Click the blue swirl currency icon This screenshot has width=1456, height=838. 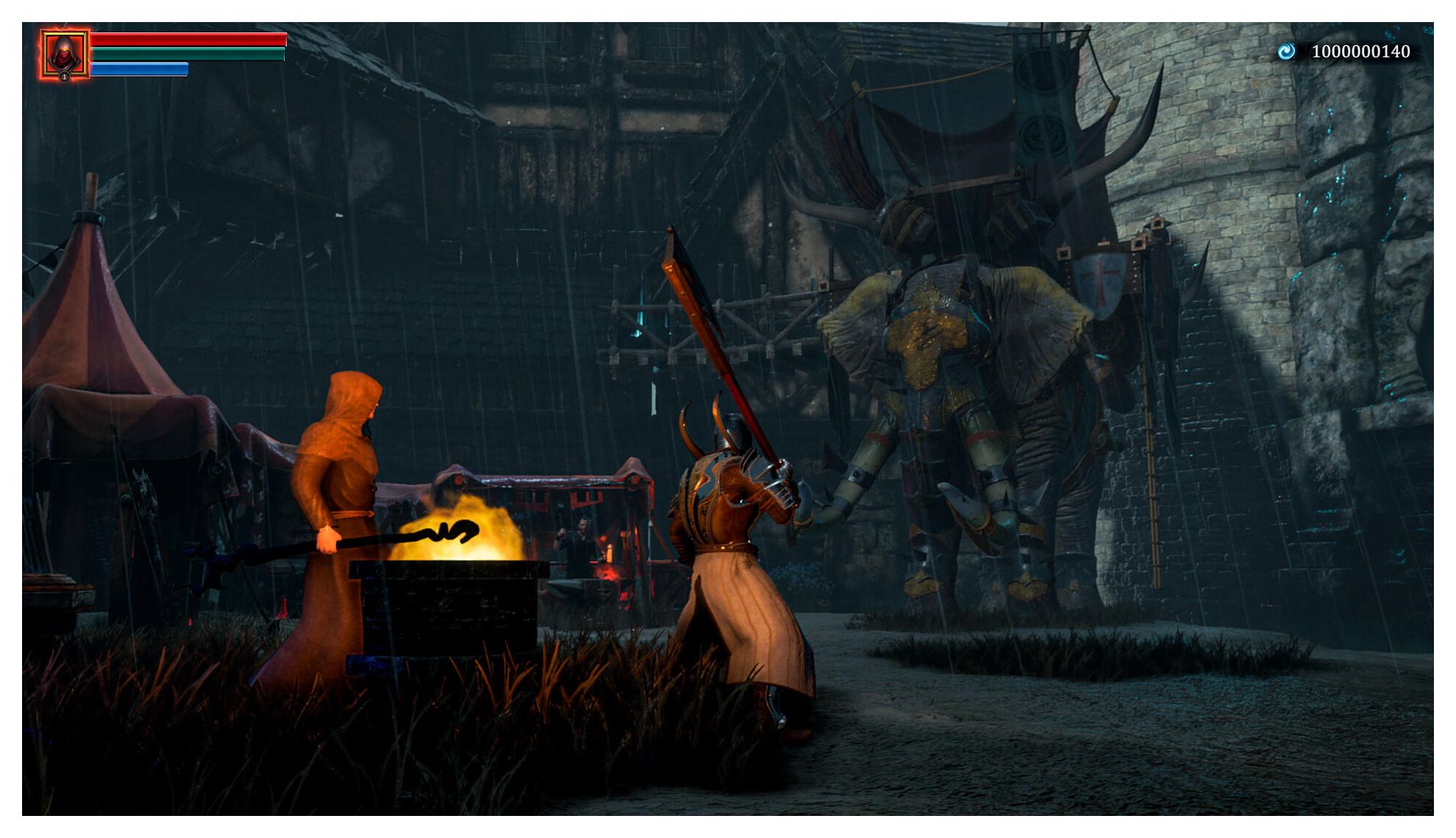tap(1285, 51)
